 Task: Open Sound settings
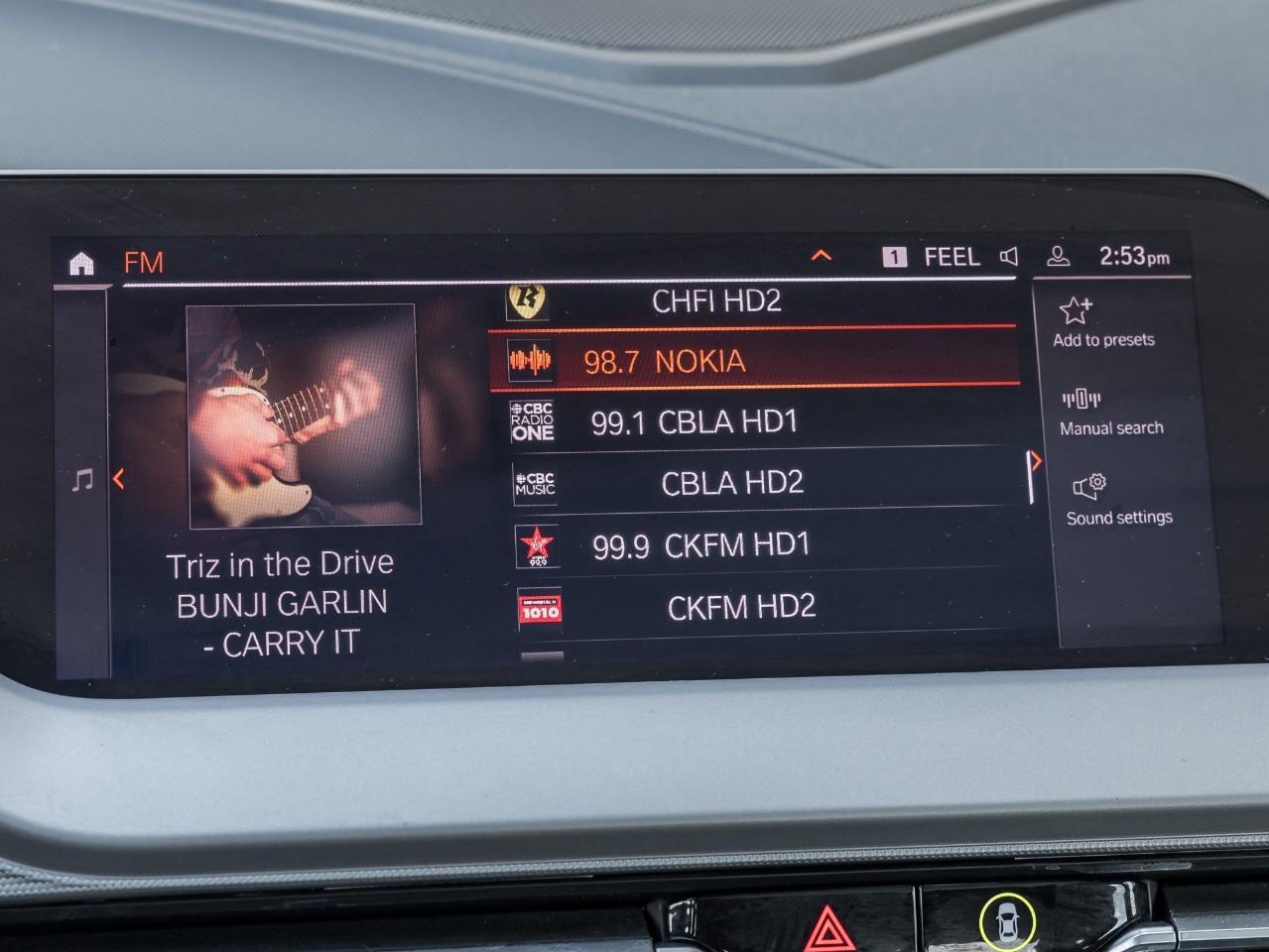pos(1118,501)
